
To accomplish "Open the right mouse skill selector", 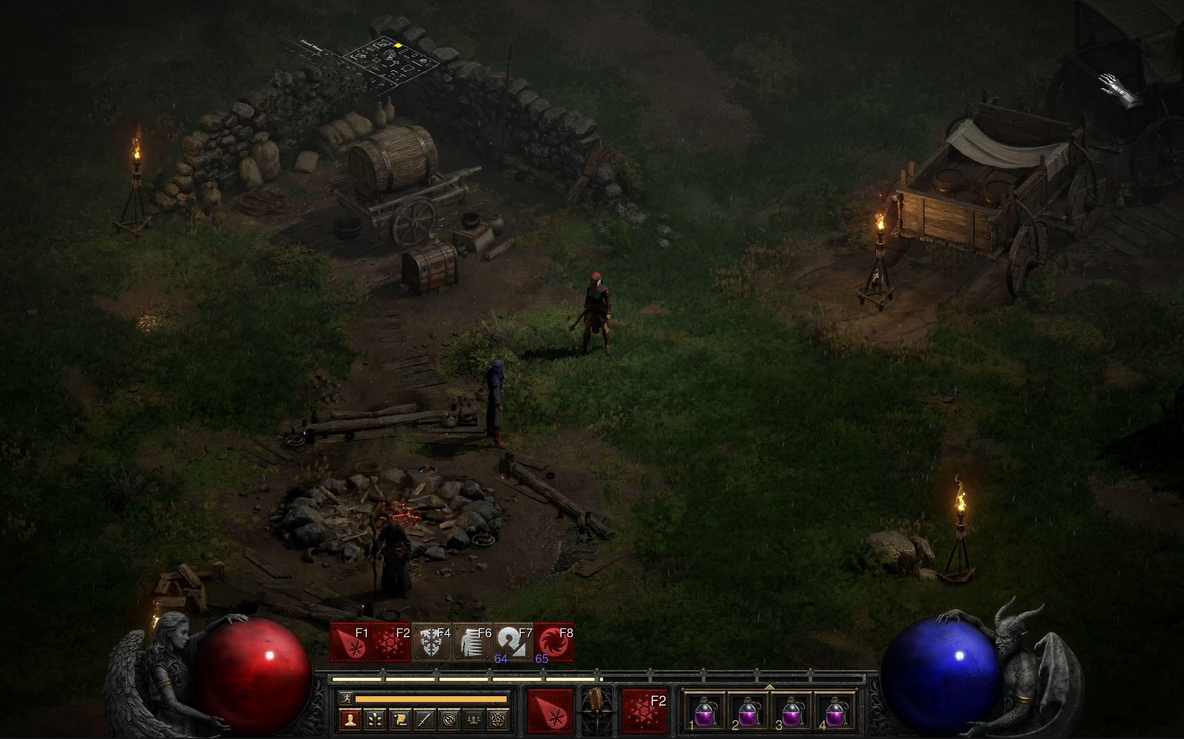I will (645, 711).
